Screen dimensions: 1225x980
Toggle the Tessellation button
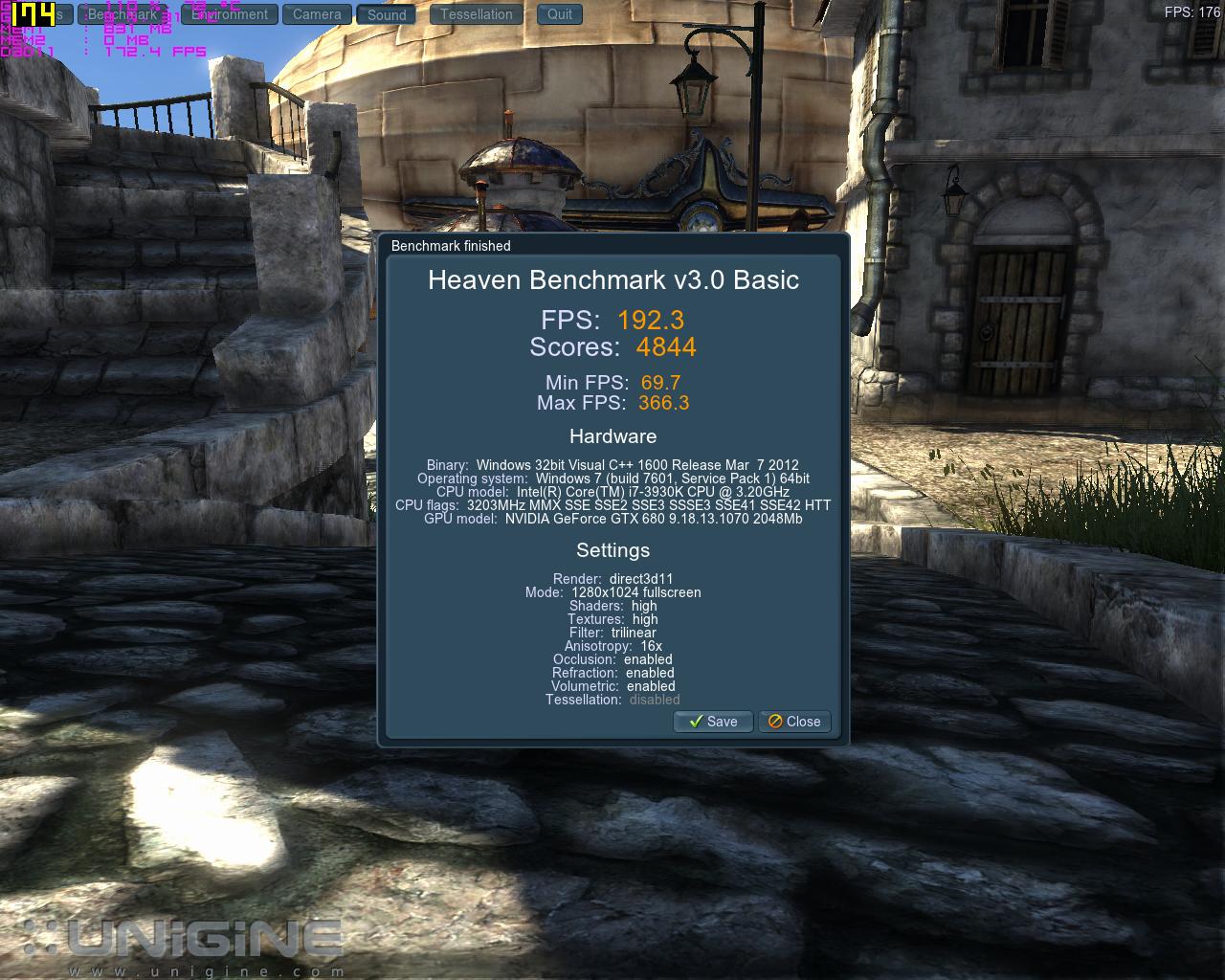coord(477,14)
